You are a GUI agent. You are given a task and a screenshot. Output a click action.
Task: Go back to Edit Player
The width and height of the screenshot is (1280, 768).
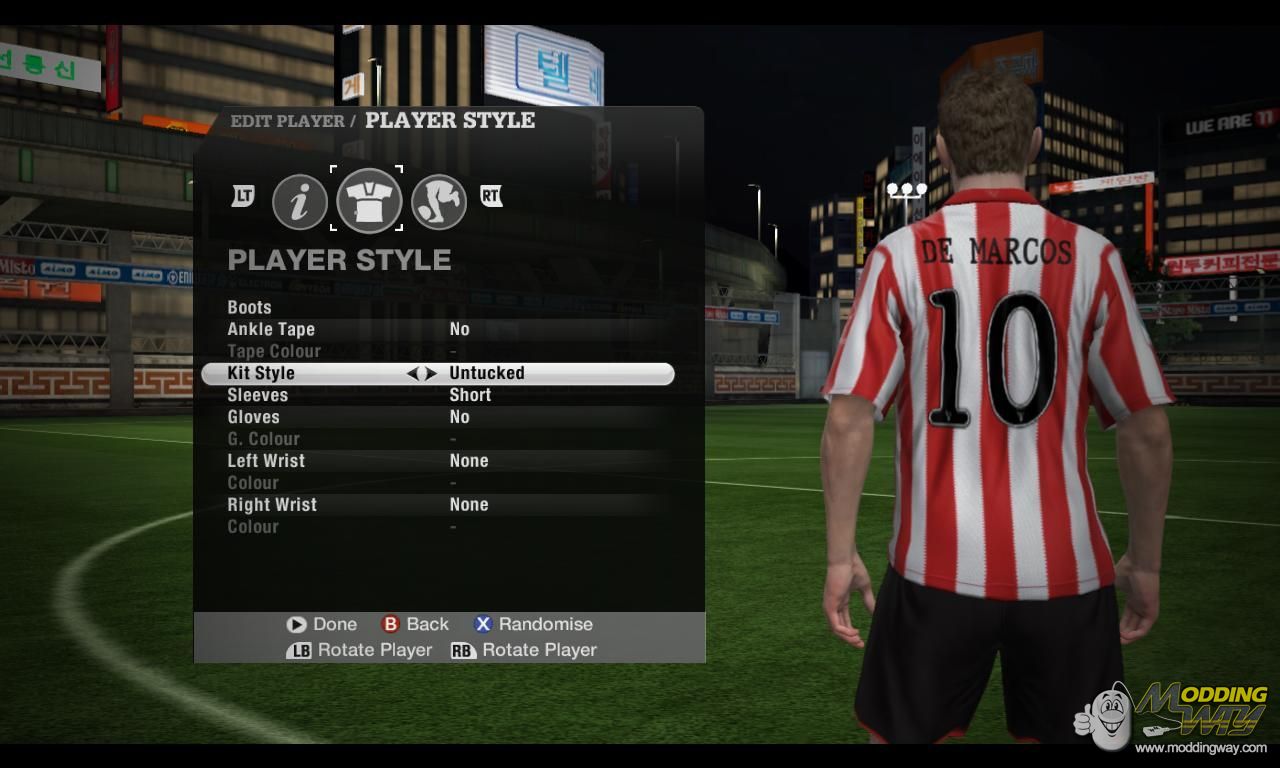[x=416, y=624]
